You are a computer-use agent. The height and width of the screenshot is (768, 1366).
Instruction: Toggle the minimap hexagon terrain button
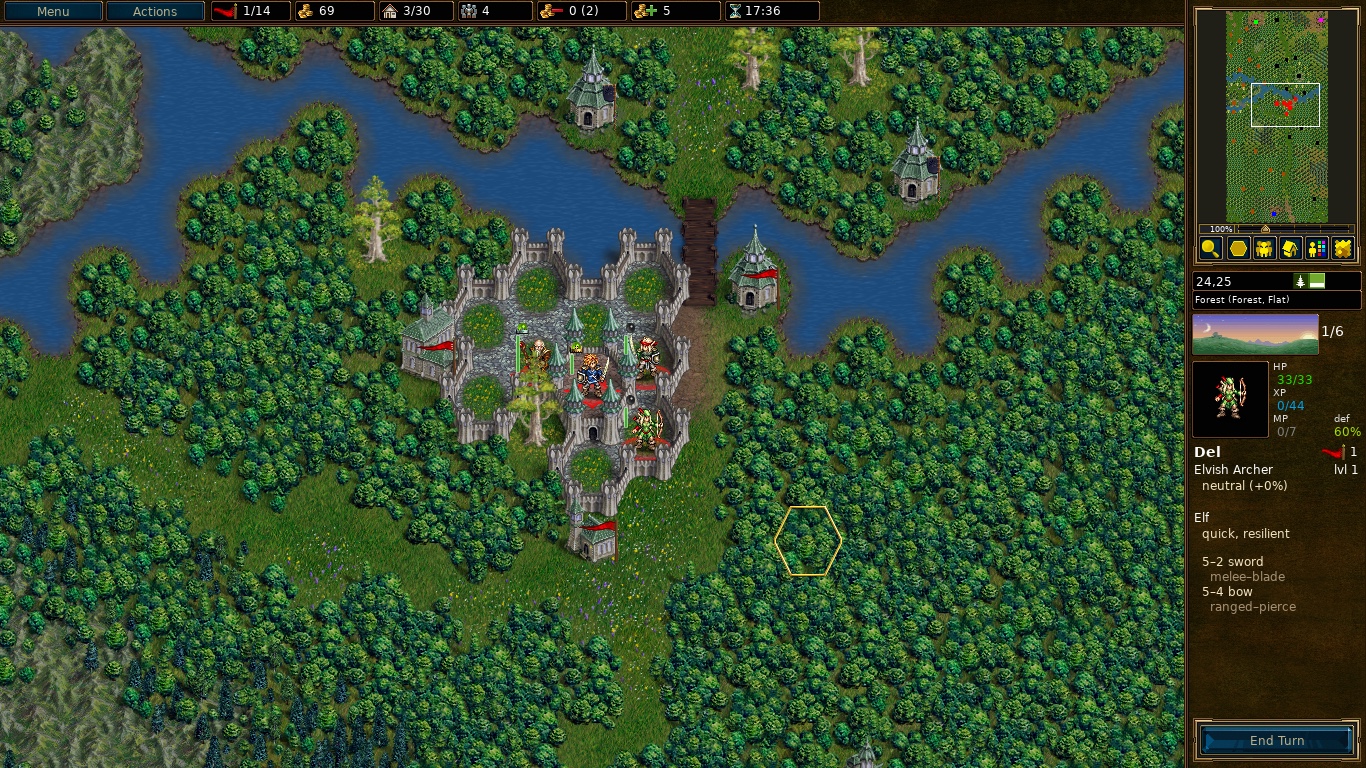pyautogui.click(x=1237, y=249)
